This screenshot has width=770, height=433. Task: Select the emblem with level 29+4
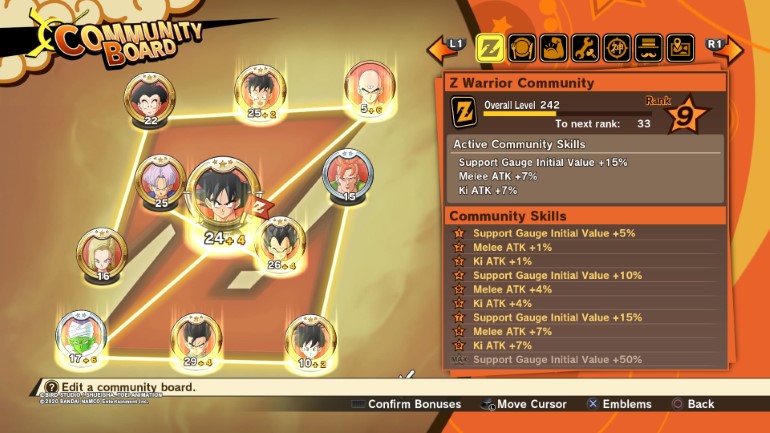(196, 339)
